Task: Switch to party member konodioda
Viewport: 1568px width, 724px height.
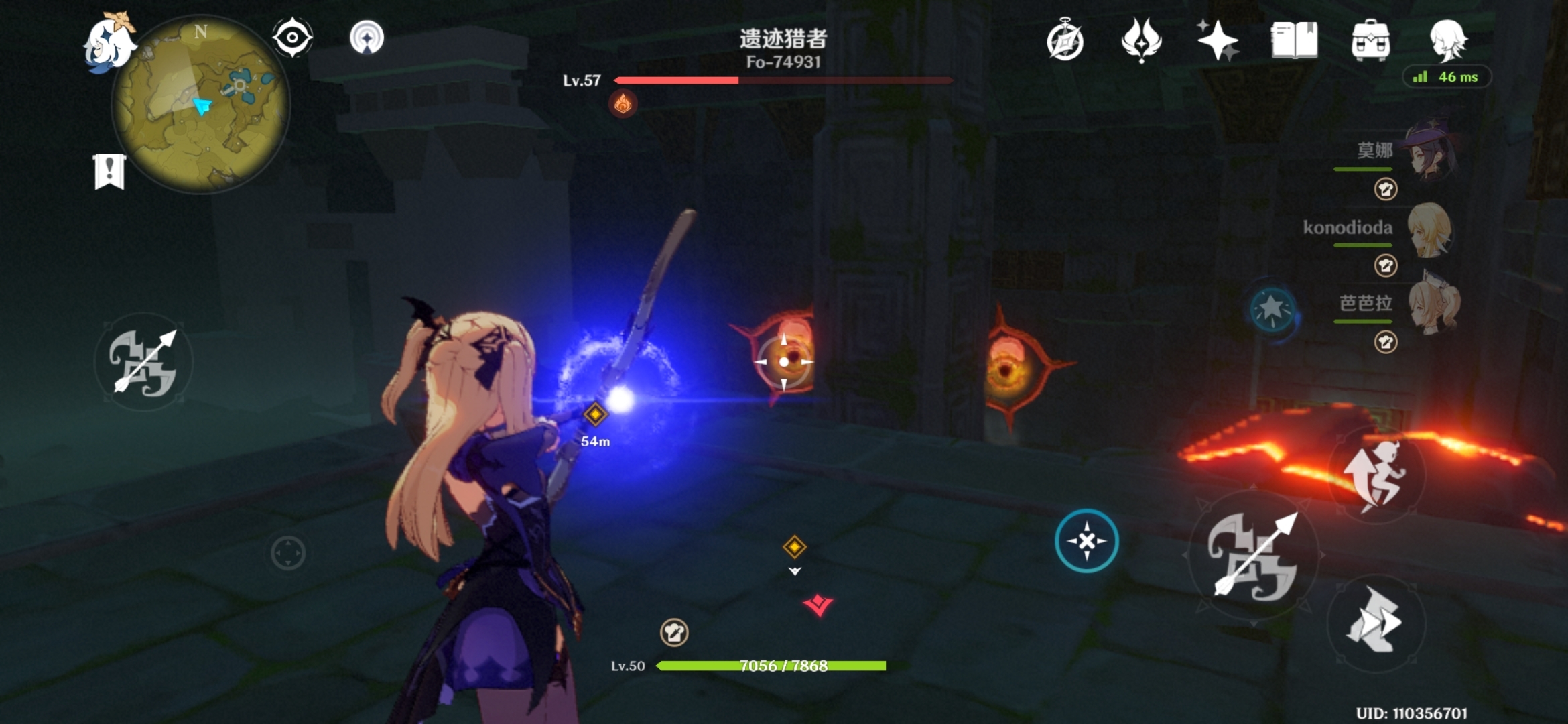Action: point(1430,230)
